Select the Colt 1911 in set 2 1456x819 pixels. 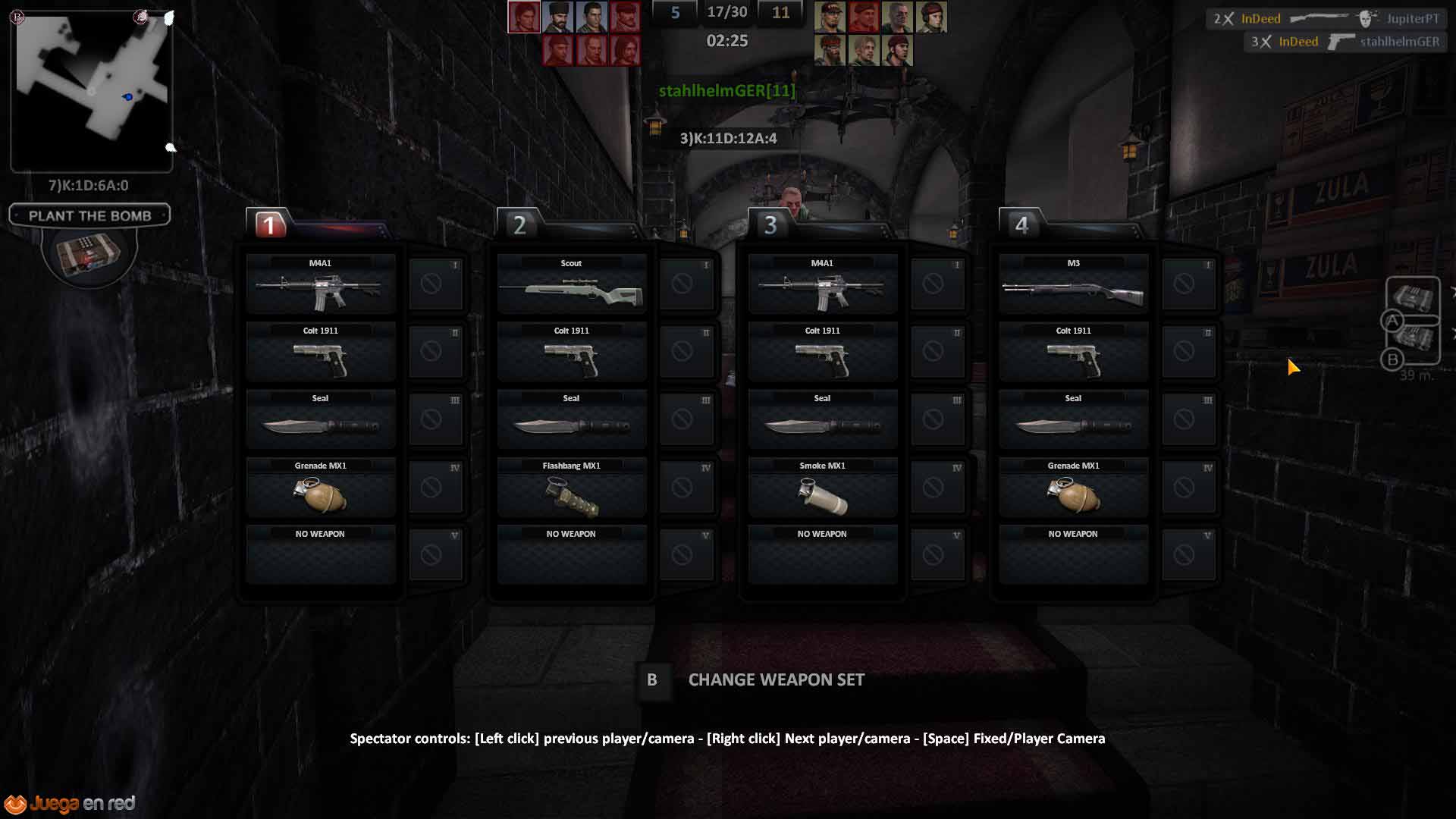tap(571, 352)
